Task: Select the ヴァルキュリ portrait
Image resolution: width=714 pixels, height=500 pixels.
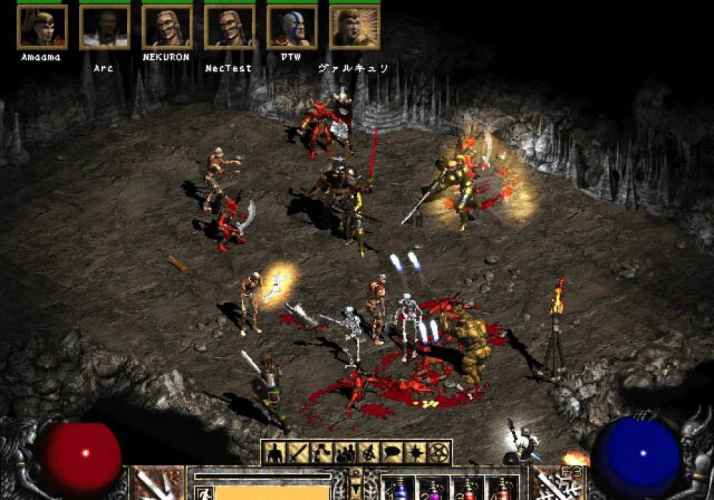Action: [354, 27]
